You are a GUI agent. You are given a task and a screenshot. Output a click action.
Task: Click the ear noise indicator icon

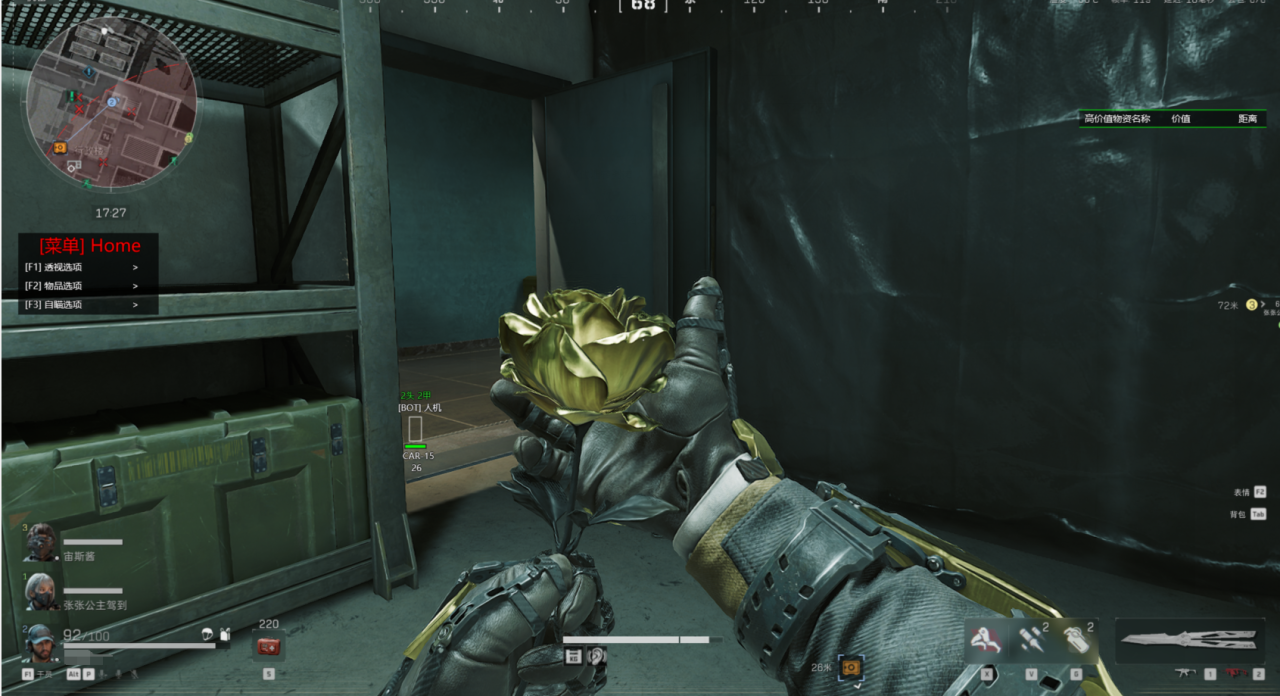click(597, 656)
